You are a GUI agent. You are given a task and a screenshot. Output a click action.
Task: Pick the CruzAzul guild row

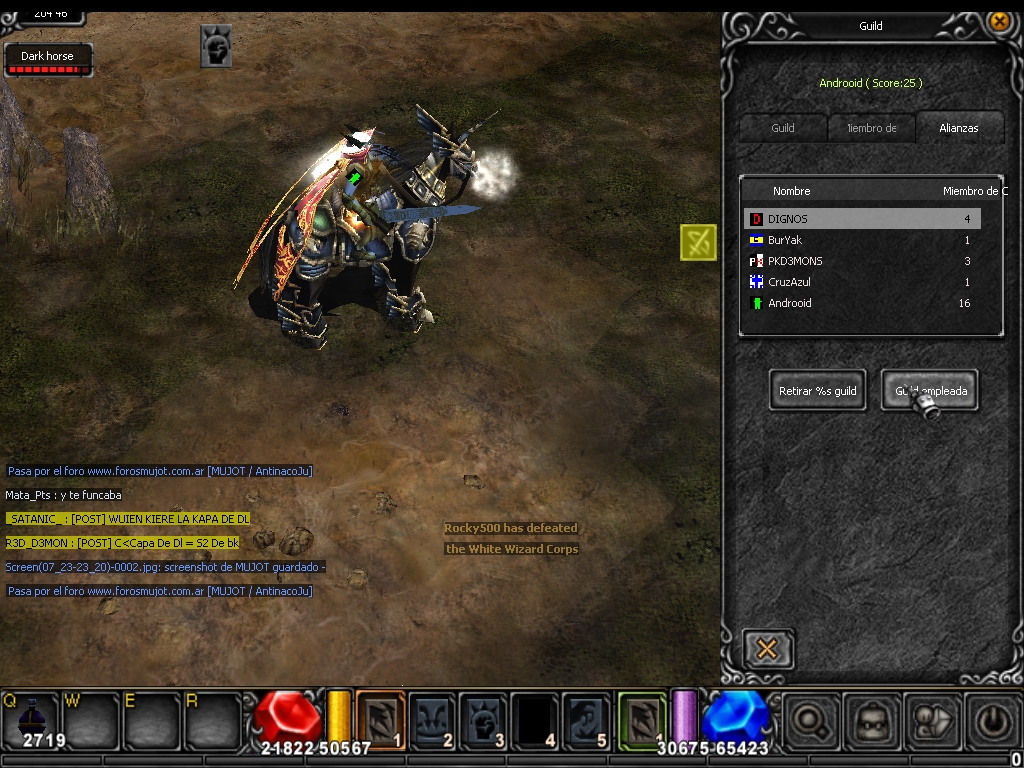(862, 282)
